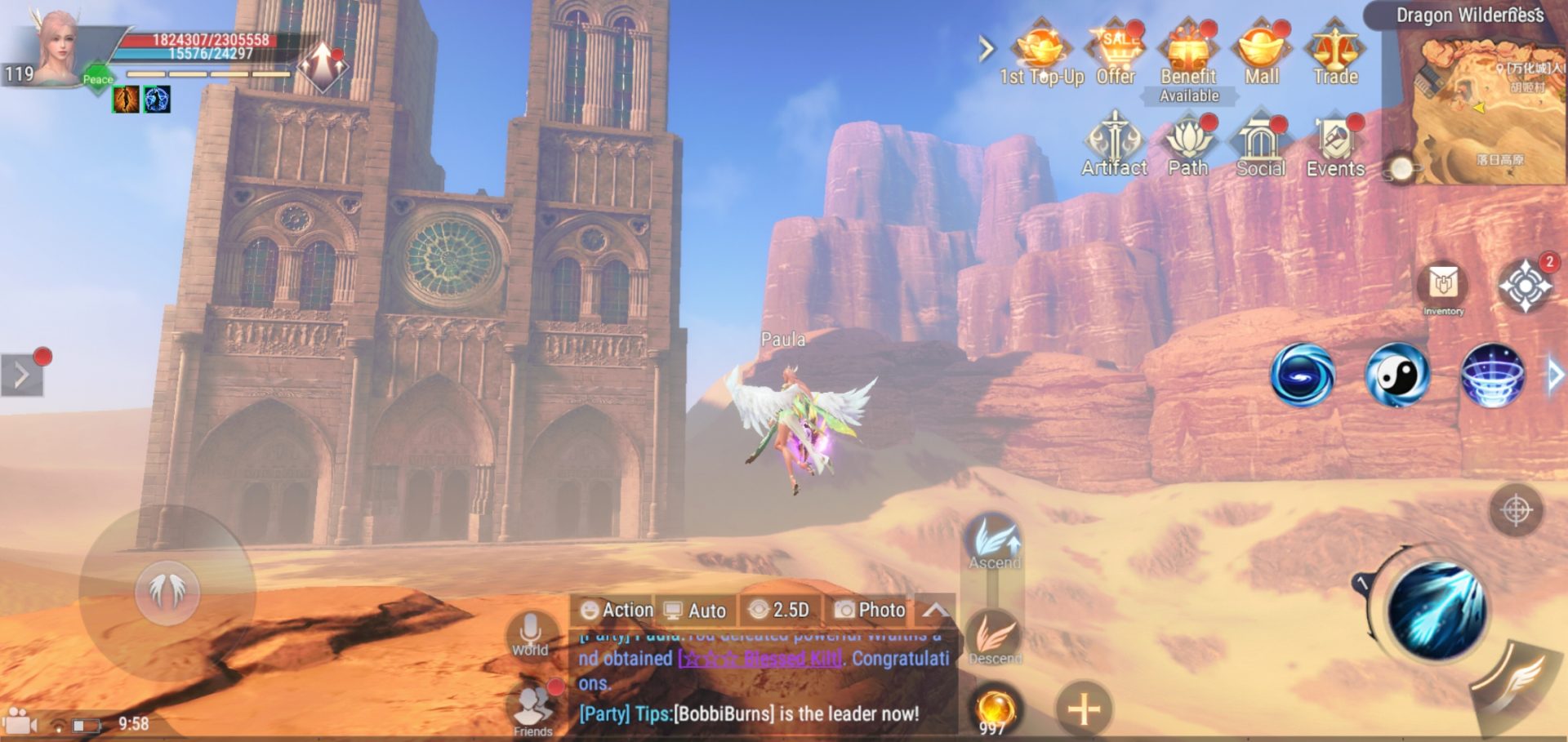Toggle Action mode in chat bar
1568x742 pixels.
click(617, 611)
